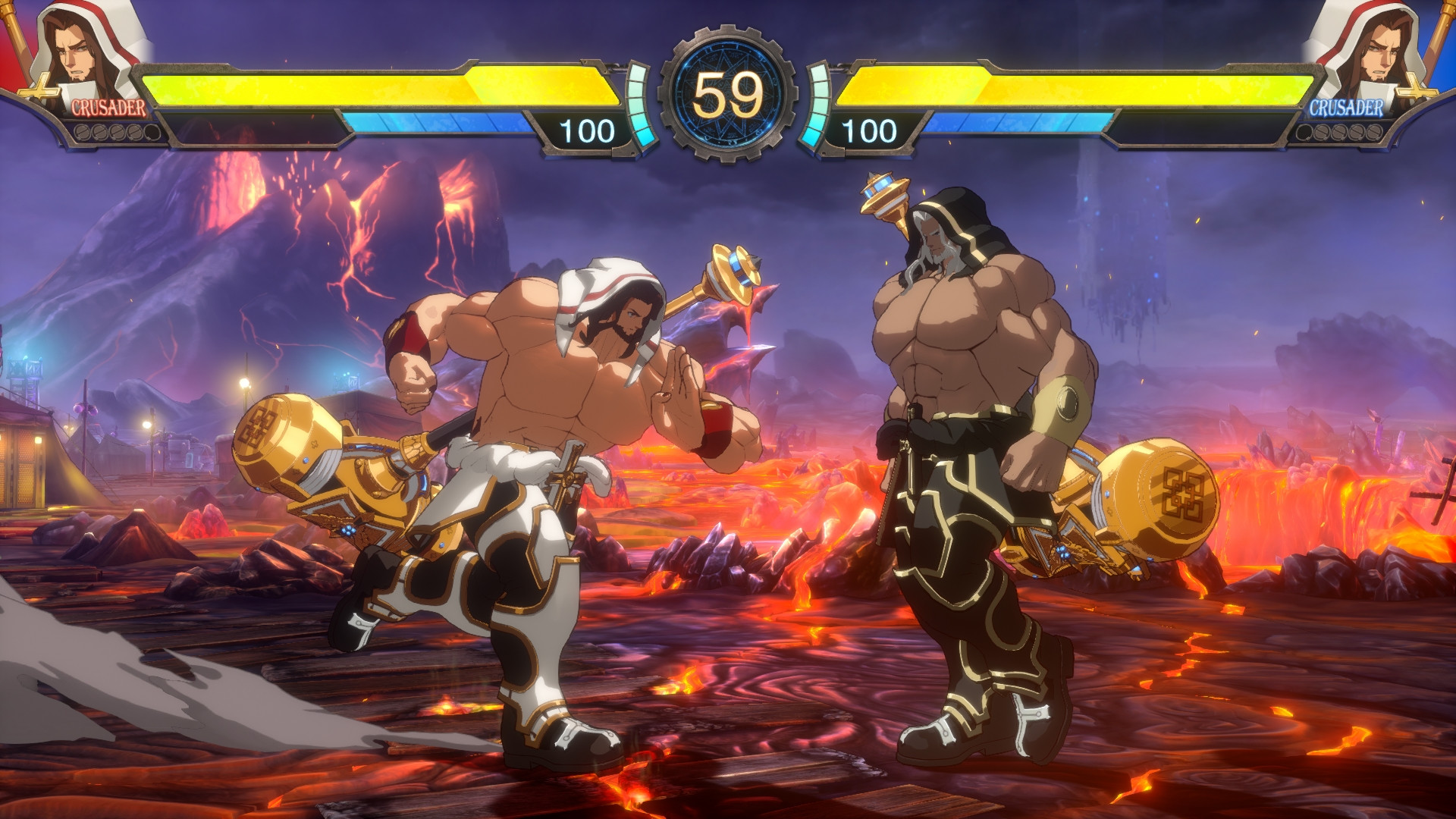The height and width of the screenshot is (819, 1456).
Task: Select the CRUSADER name label on the left
Action: click(108, 108)
